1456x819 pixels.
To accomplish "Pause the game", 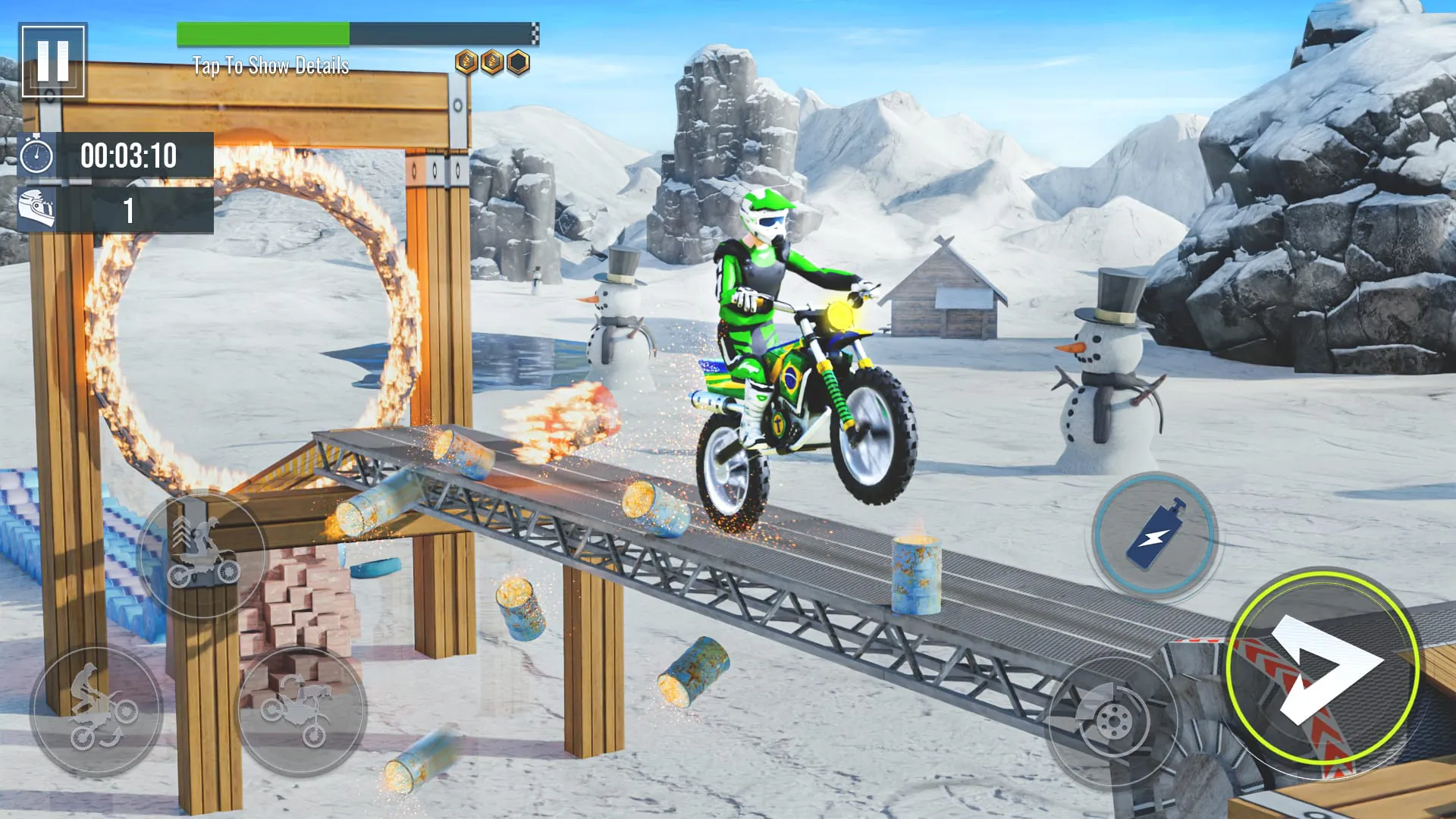I will coord(52,59).
